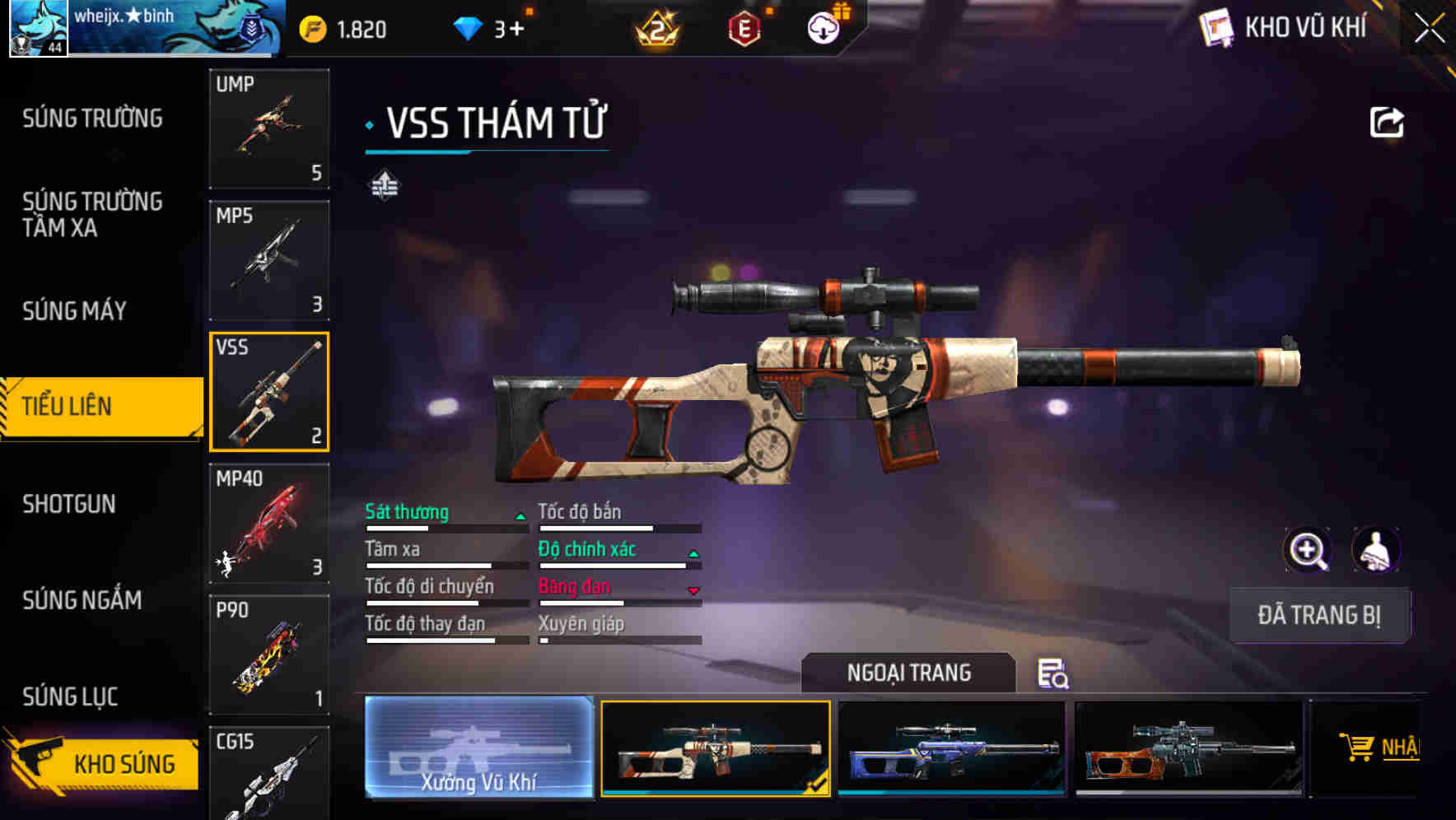Select the blue VSS skin at the bottom

[x=952, y=751]
